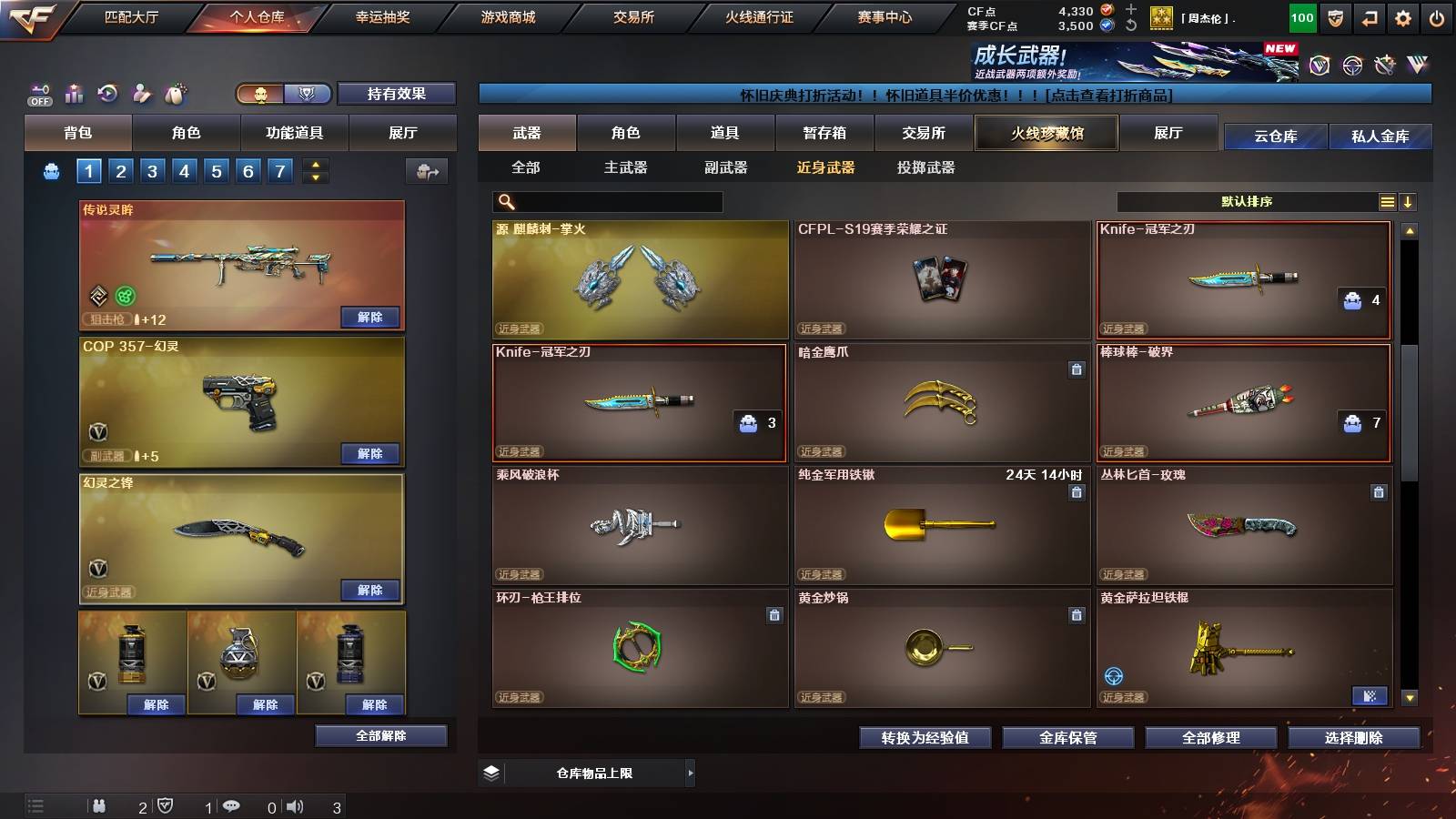Viewport: 1456px width, 819px height.
Task: Click the pet egg icon in left toolbar
Action: [x=175, y=93]
